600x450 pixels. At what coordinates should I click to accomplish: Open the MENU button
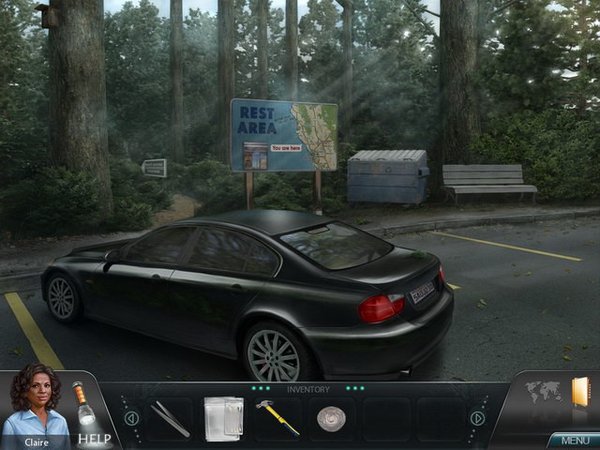[x=574, y=440]
